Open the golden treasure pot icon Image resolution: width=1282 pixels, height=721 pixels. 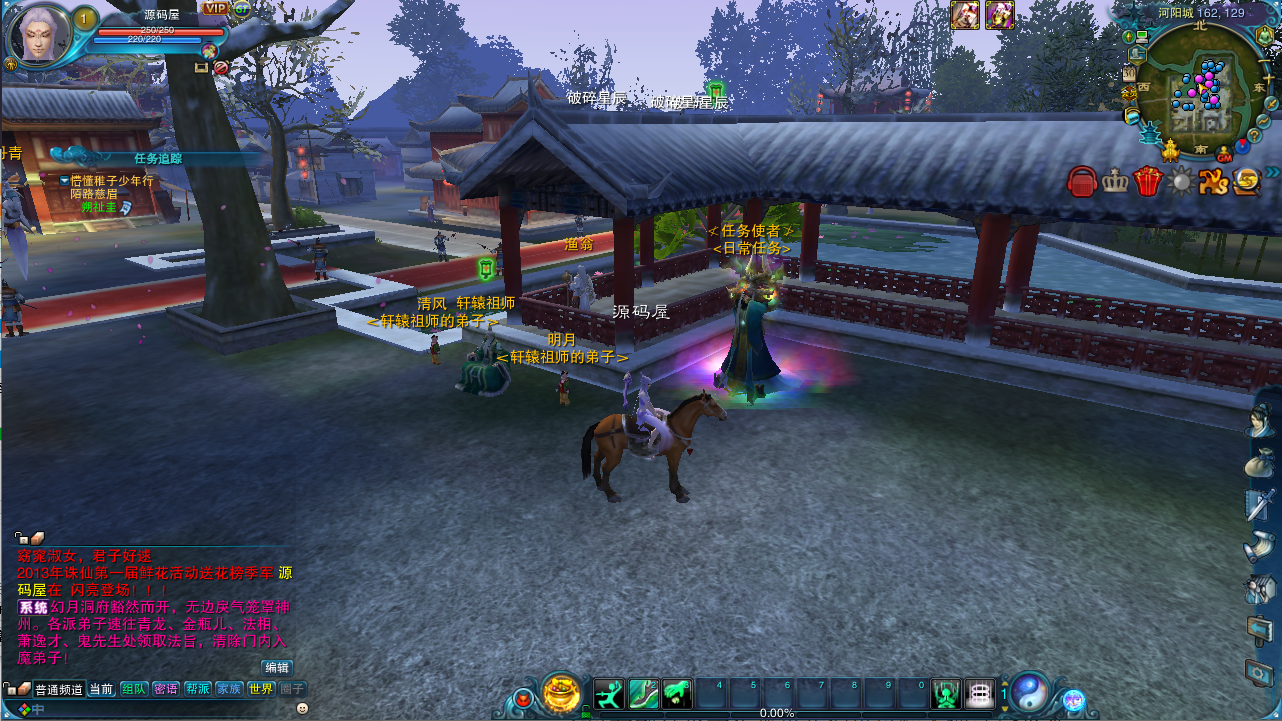coord(561,693)
